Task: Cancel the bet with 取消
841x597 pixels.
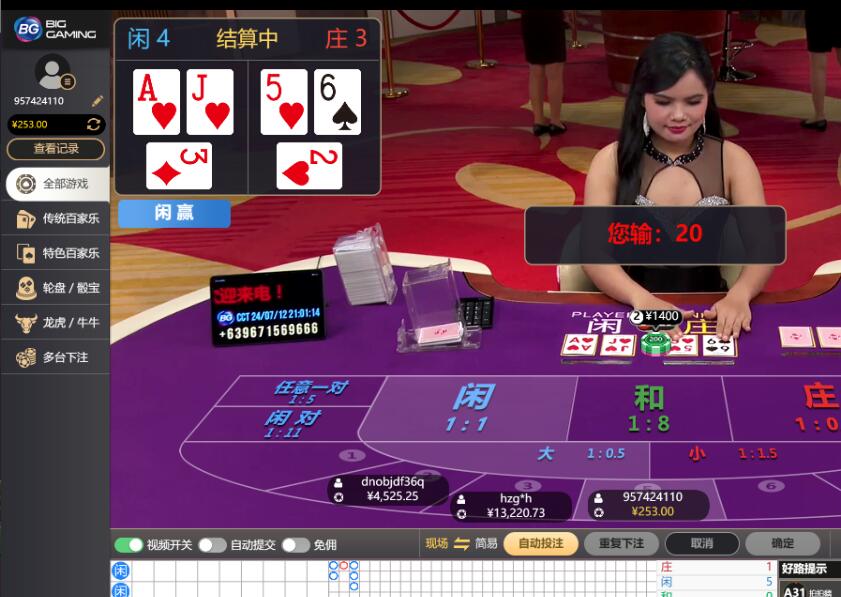Action: click(x=702, y=544)
